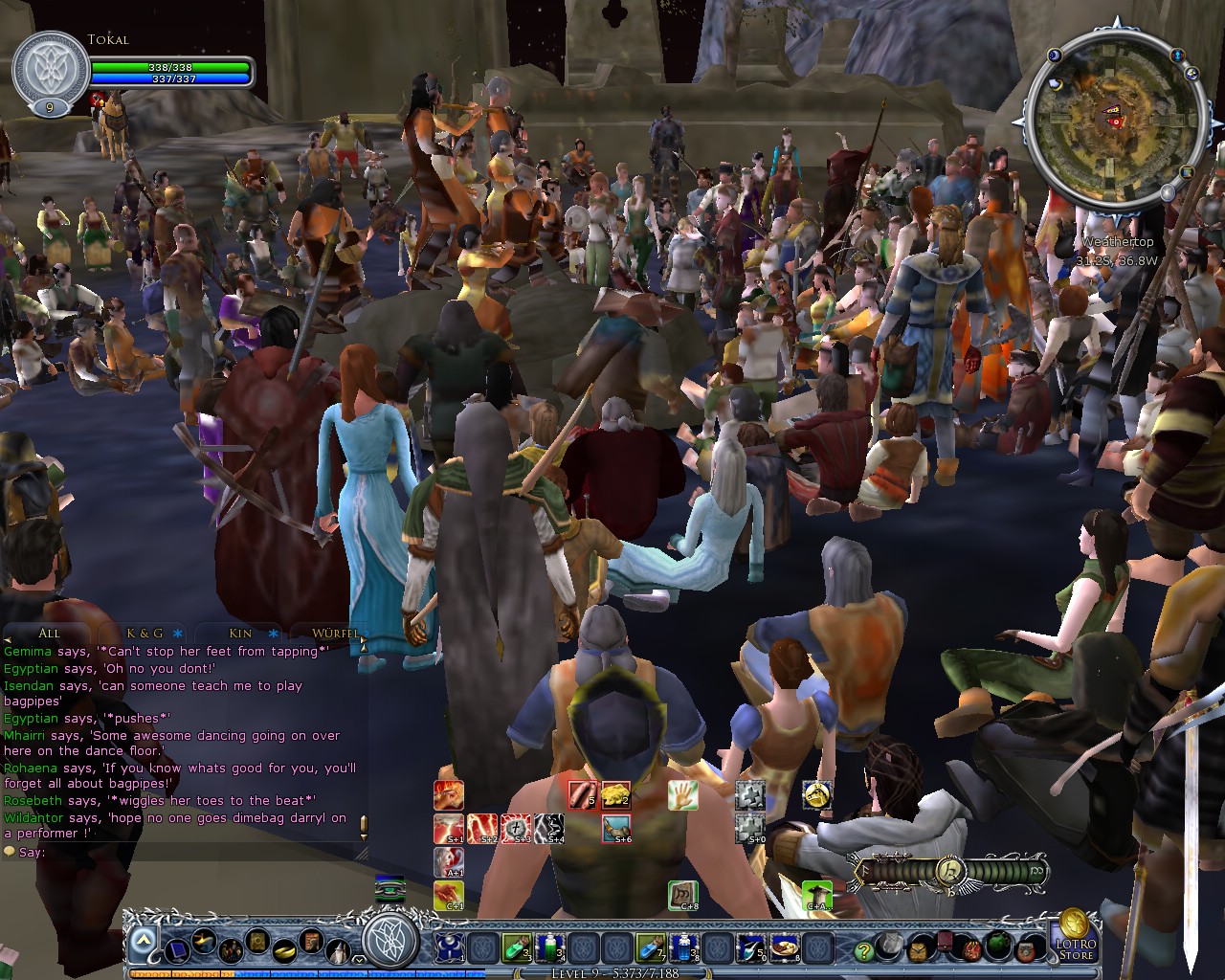Use the C+8 scroll quickslot icon
The width and height of the screenshot is (1225, 980).
pos(684,895)
